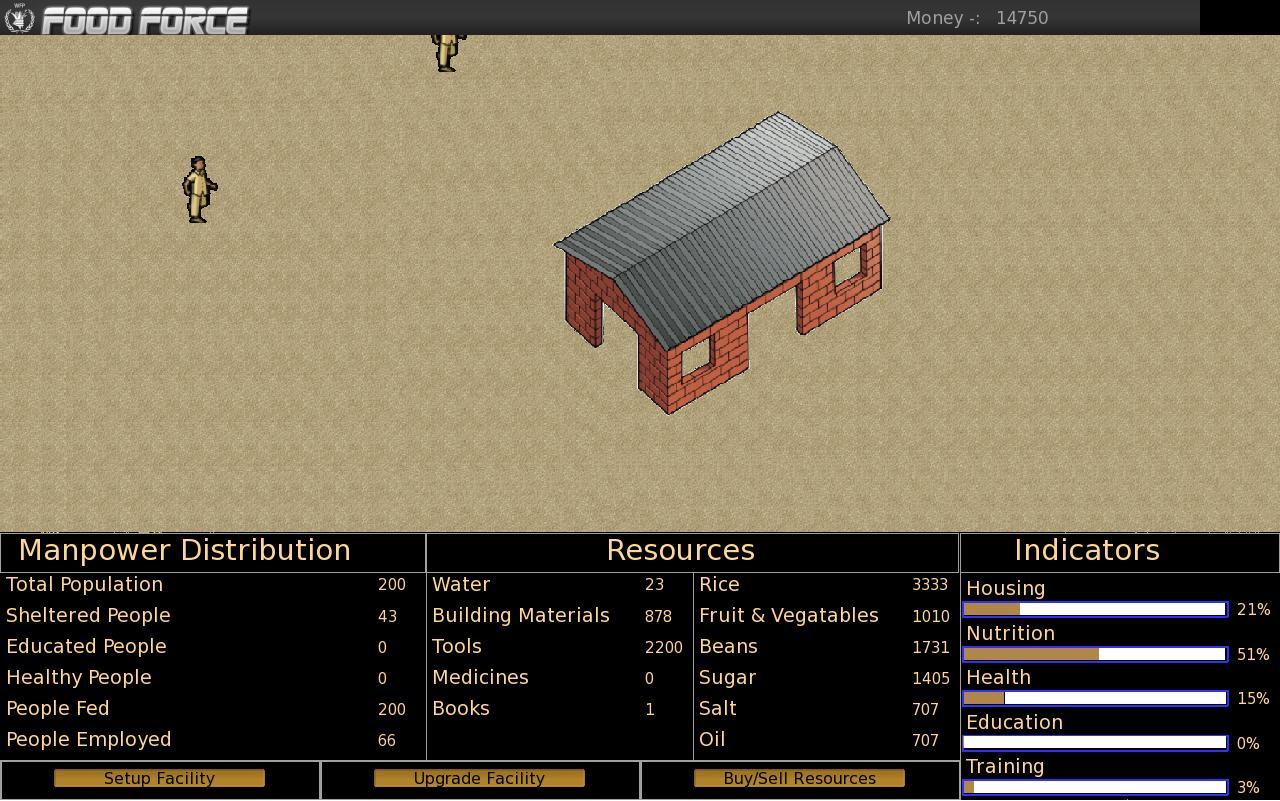Click the Upgrade Facility button
Screen dimensions: 1280x801
479,778
